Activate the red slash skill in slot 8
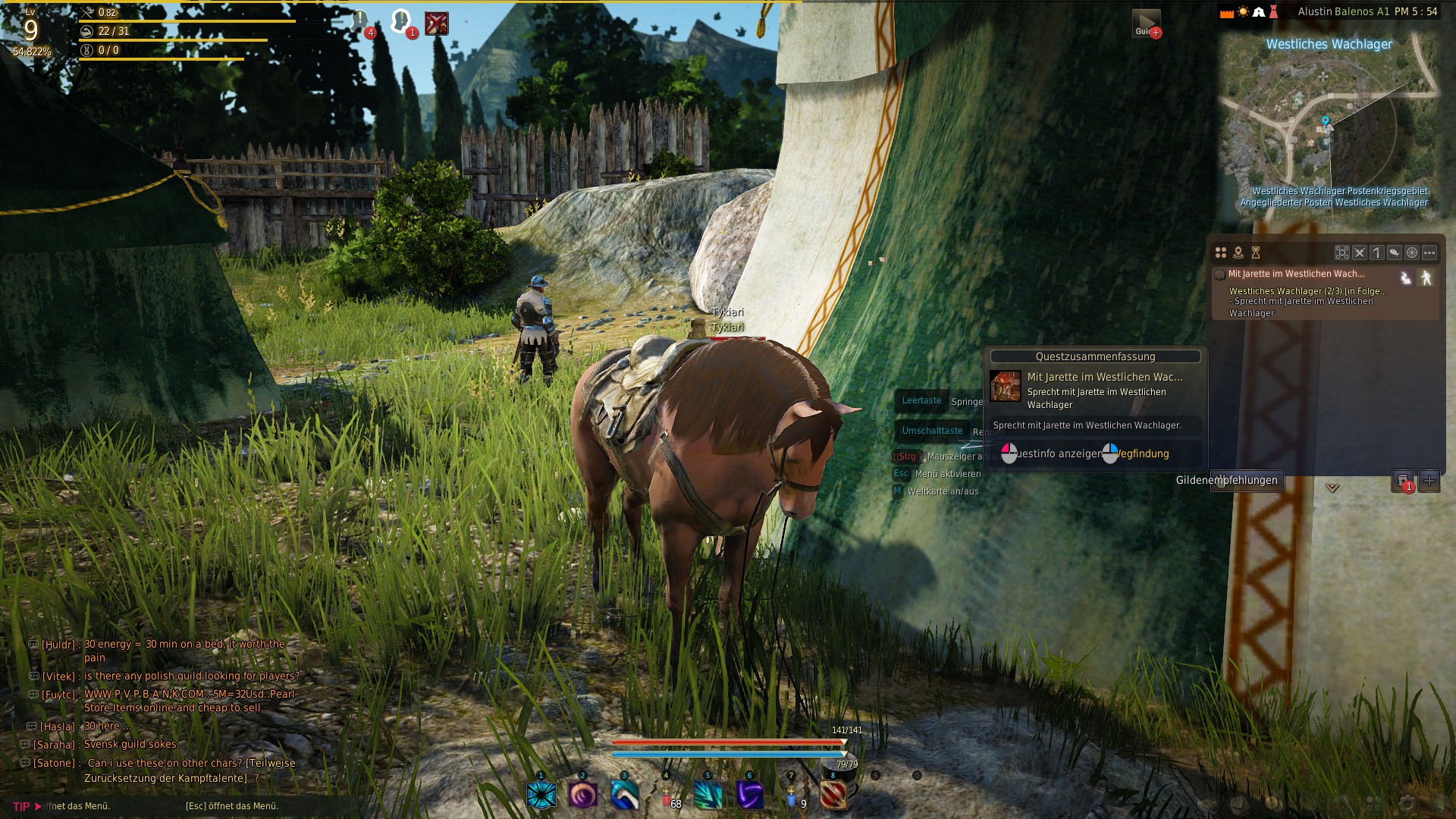This screenshot has width=1456, height=819. 833,795
